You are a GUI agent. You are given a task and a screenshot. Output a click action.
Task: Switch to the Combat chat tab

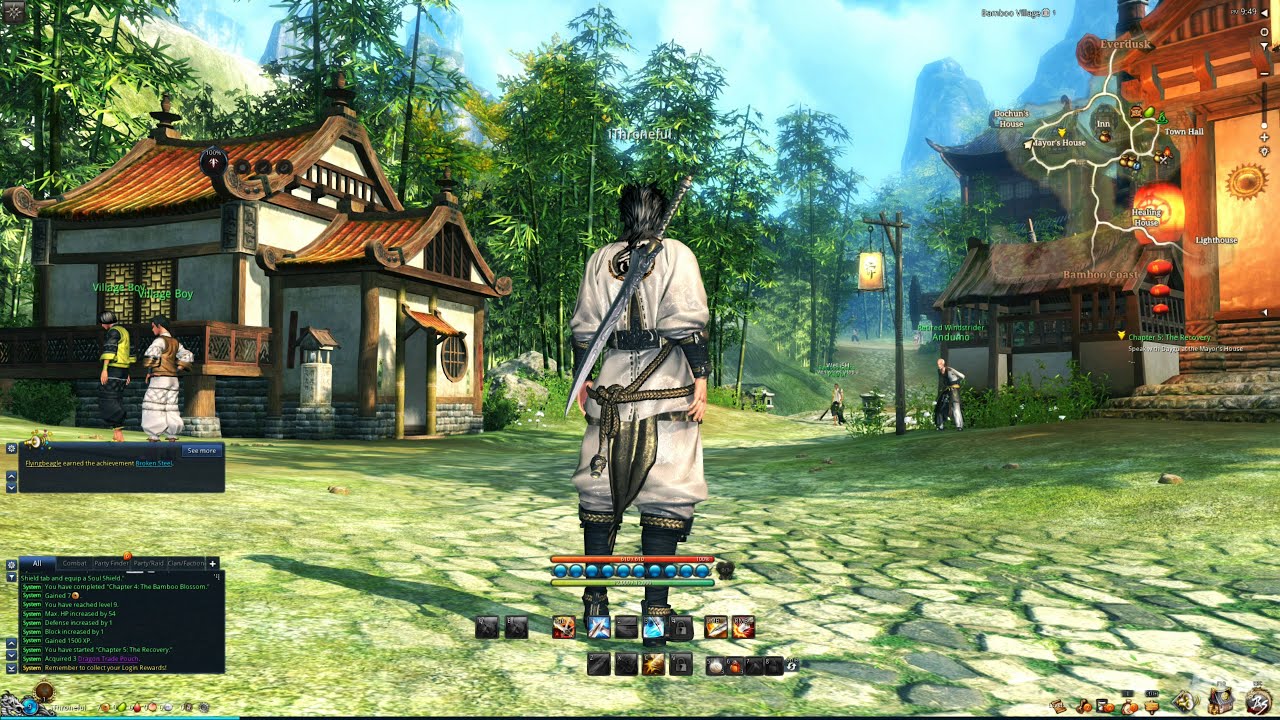[75, 564]
